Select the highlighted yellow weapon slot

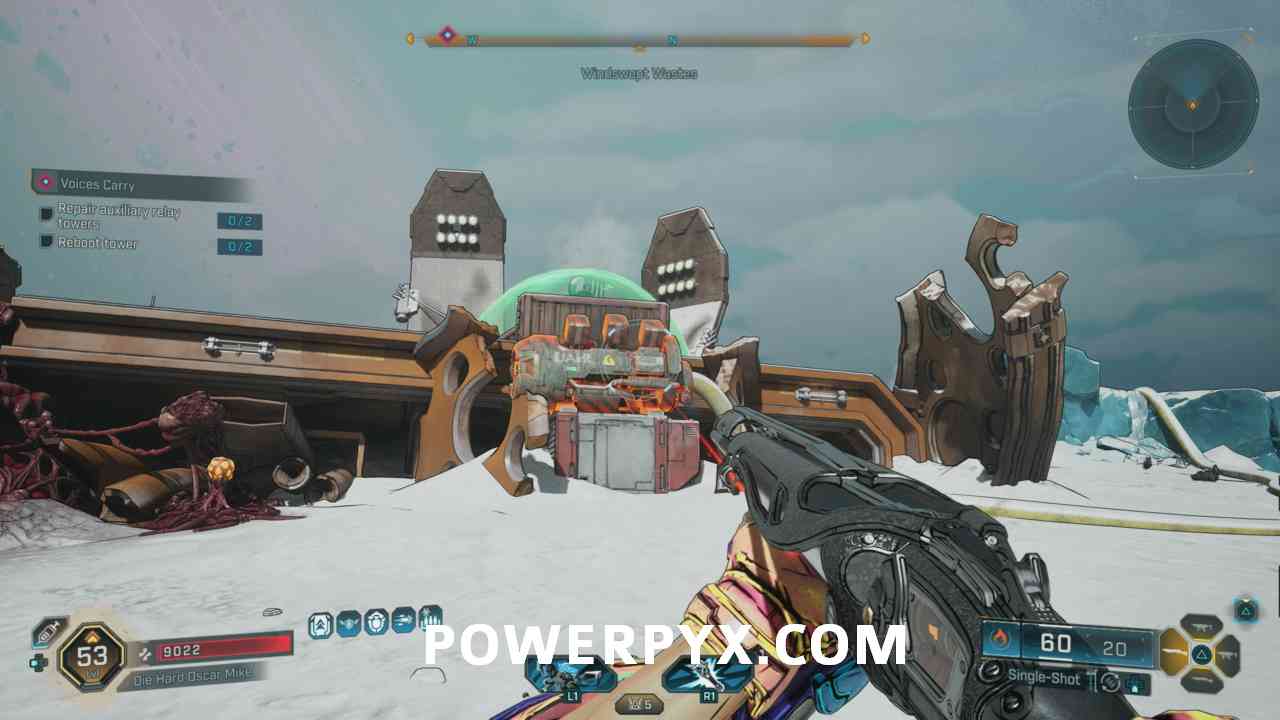click(x=1173, y=654)
